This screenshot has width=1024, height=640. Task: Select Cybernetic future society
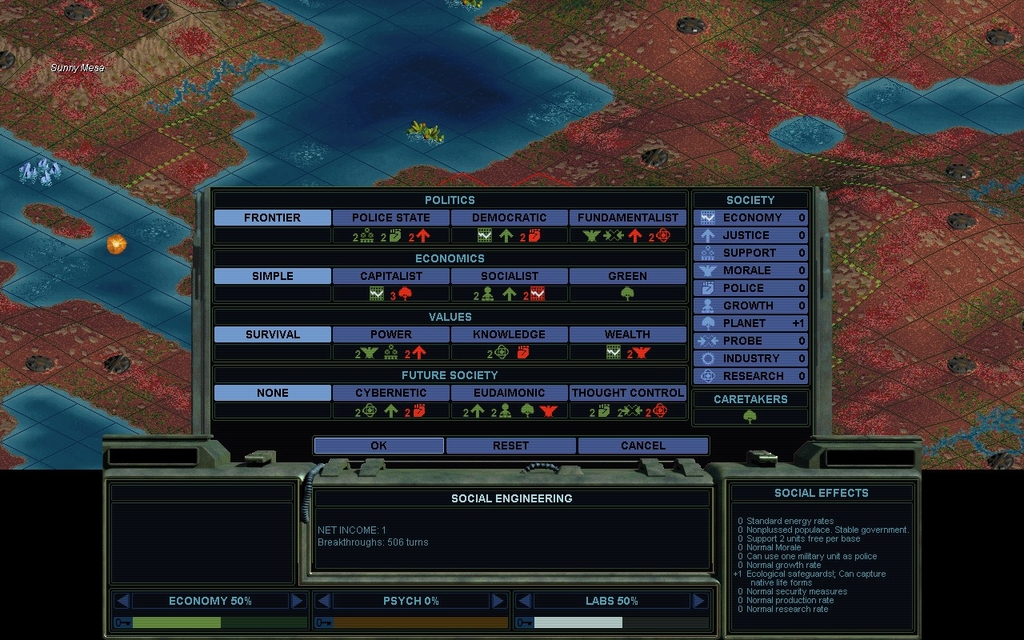click(x=391, y=393)
